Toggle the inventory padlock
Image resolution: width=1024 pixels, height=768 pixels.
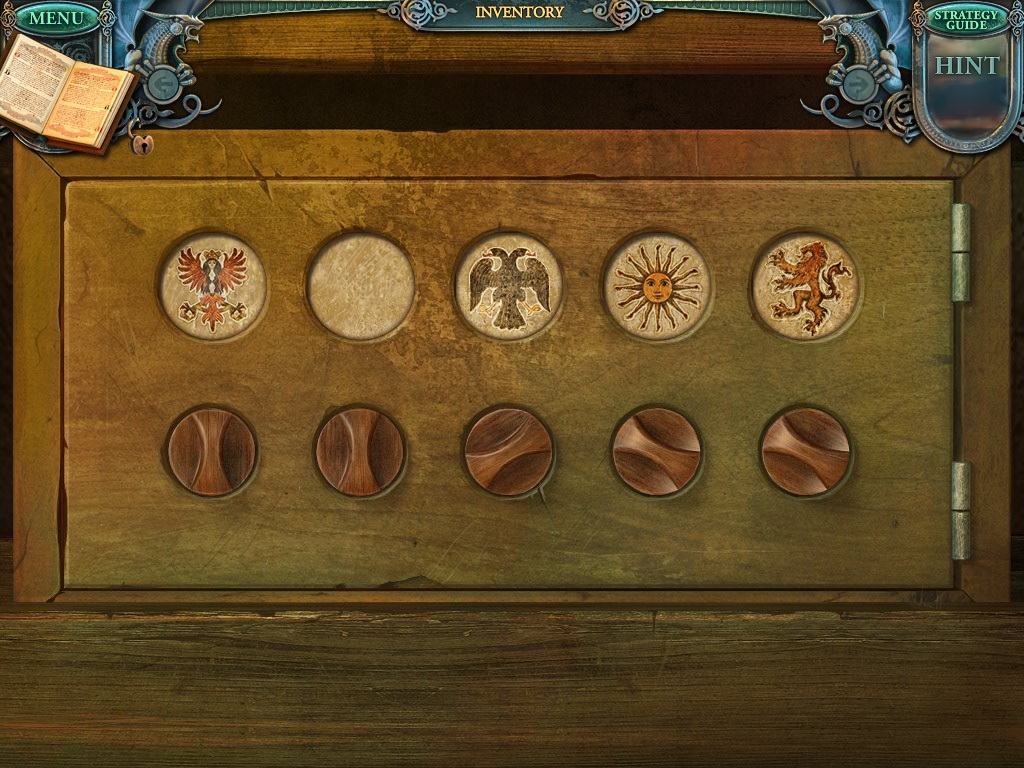[x=142, y=143]
